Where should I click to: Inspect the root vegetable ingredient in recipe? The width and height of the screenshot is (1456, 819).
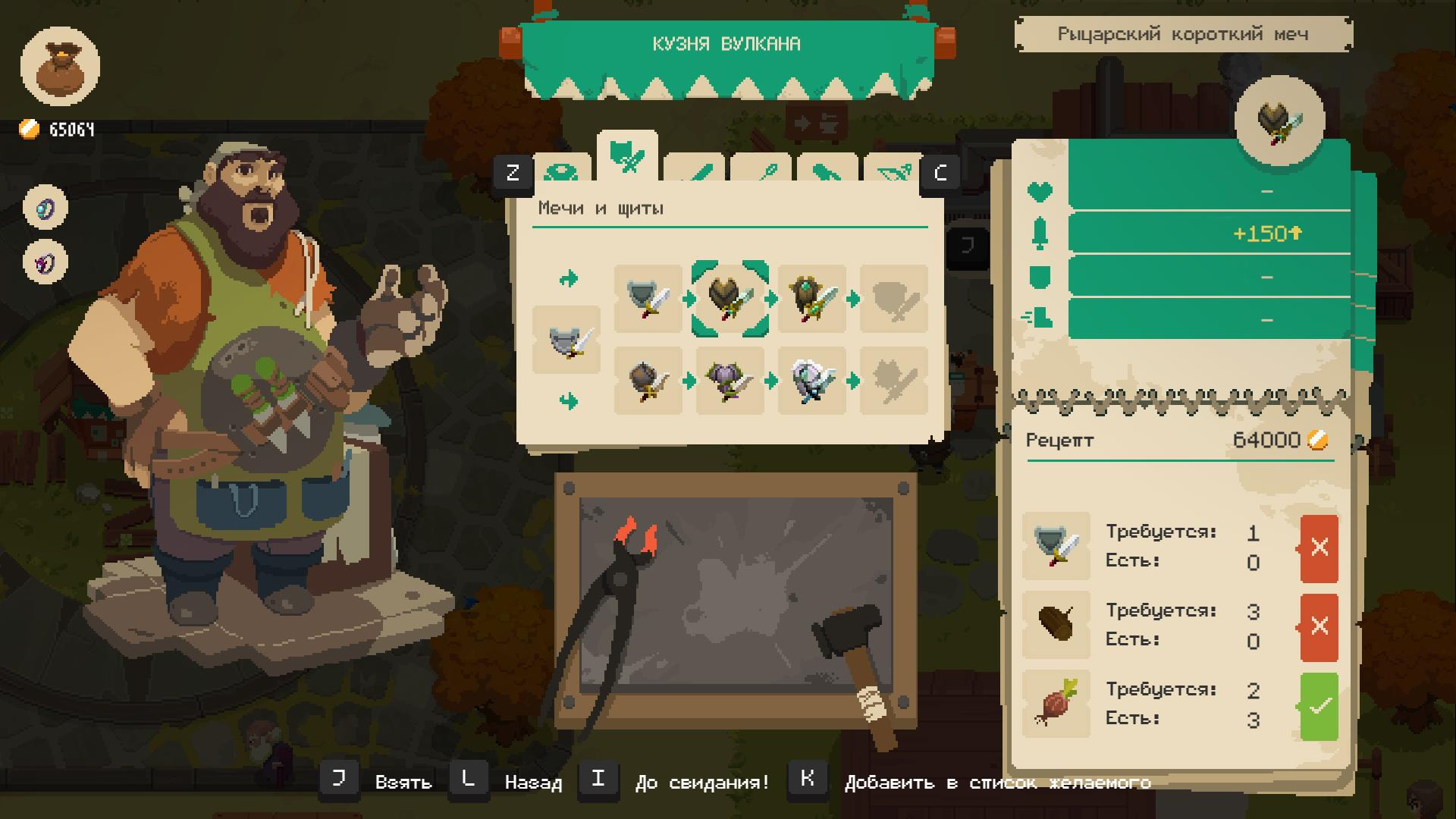click(1056, 704)
